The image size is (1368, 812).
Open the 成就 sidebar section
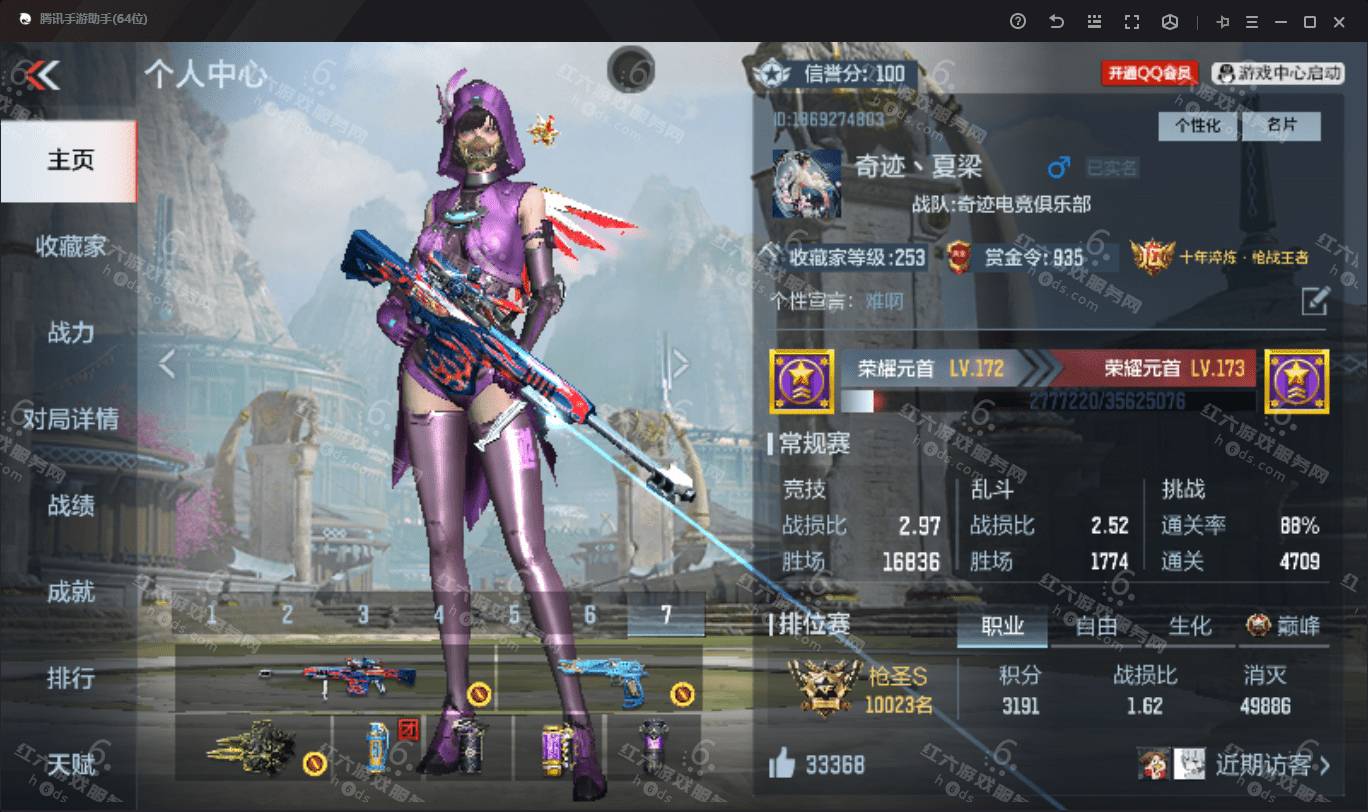(x=70, y=592)
